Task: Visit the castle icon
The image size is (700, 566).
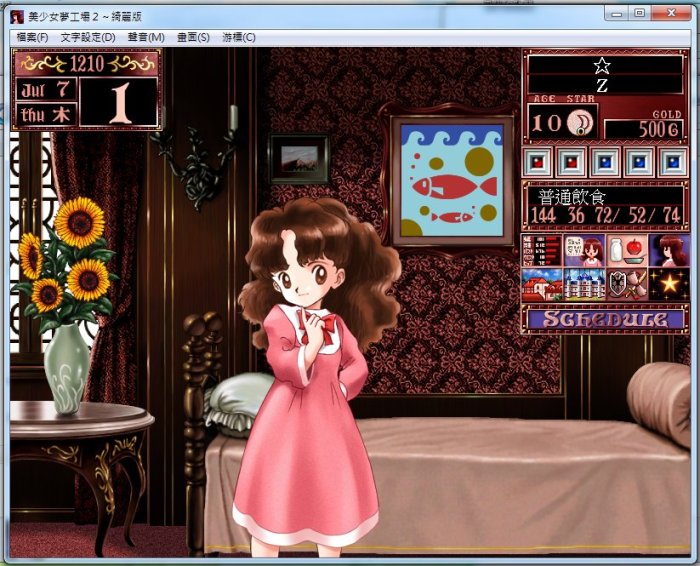Action: [x=584, y=284]
